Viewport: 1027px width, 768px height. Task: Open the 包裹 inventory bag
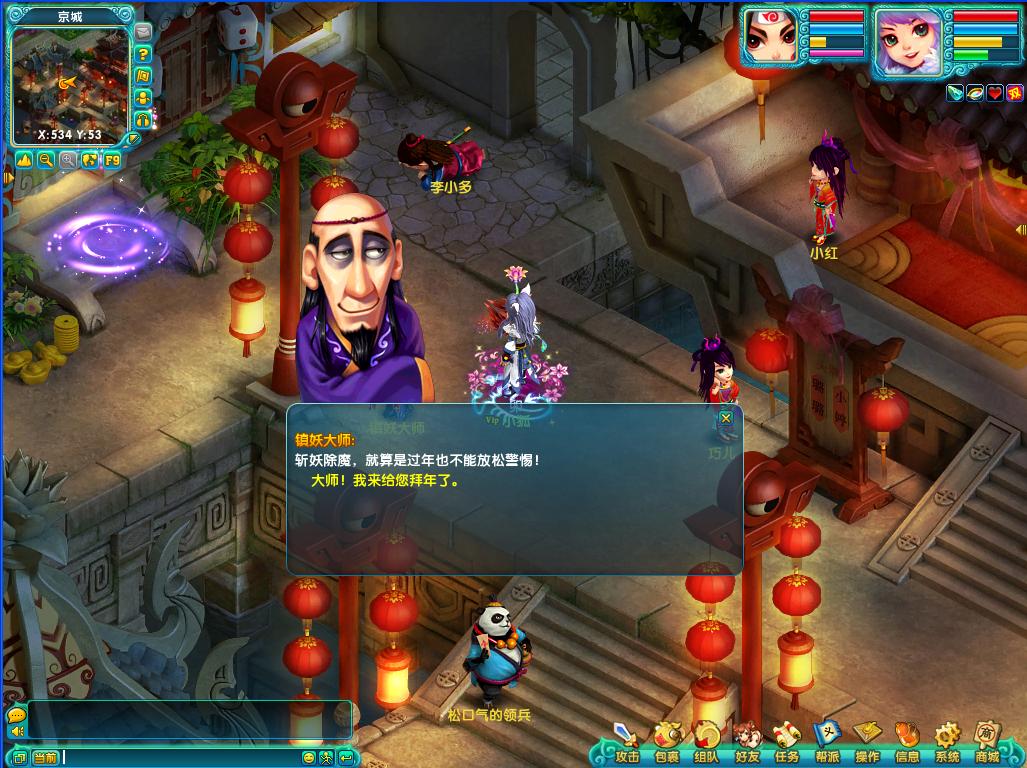(667, 743)
